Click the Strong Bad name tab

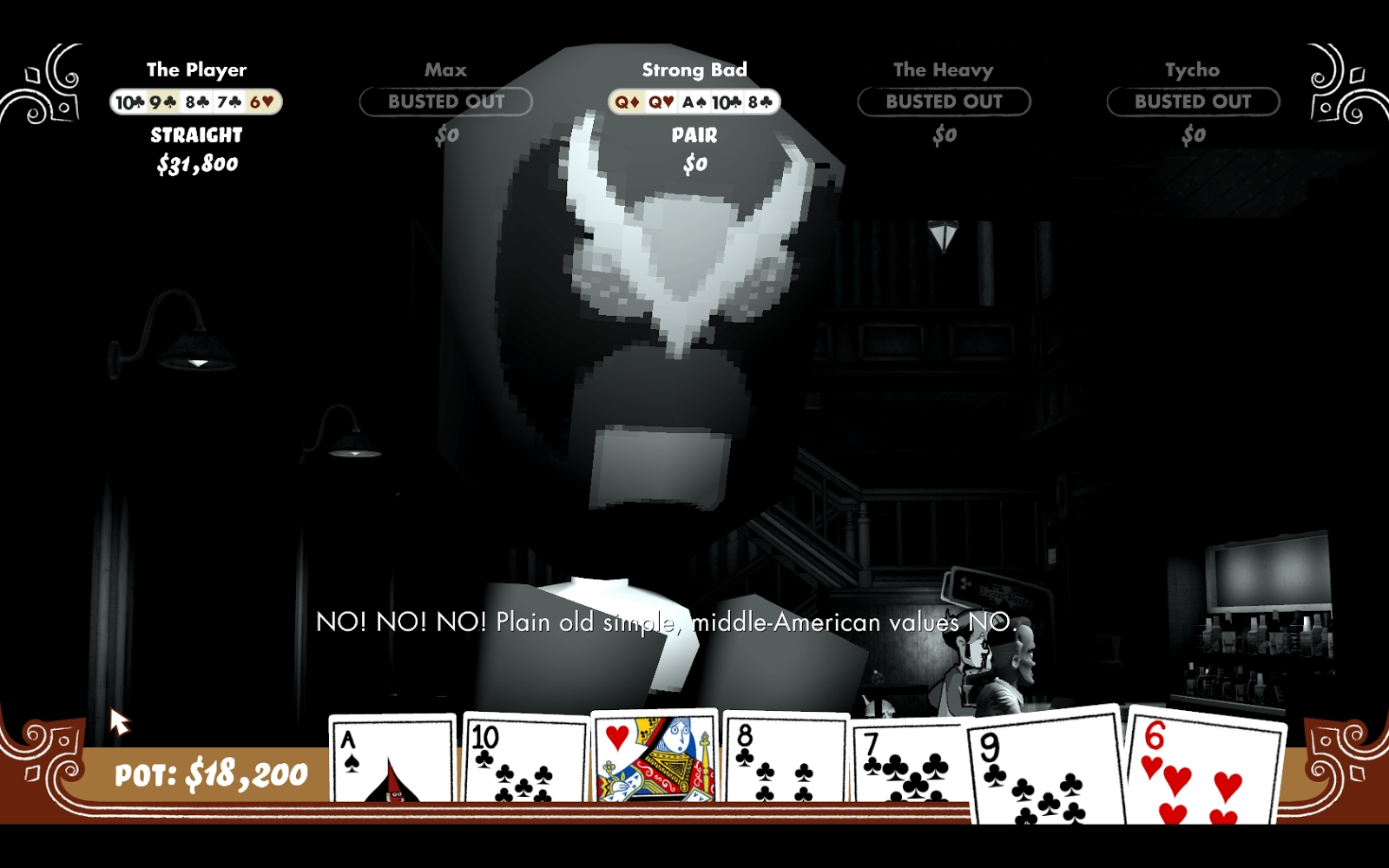pos(695,70)
